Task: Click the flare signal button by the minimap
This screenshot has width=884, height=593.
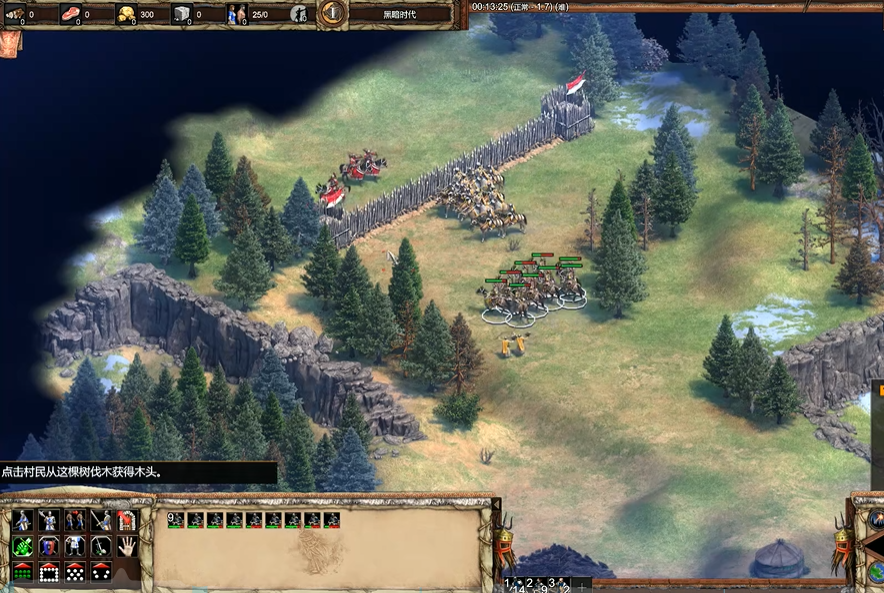Action: [x=876, y=519]
